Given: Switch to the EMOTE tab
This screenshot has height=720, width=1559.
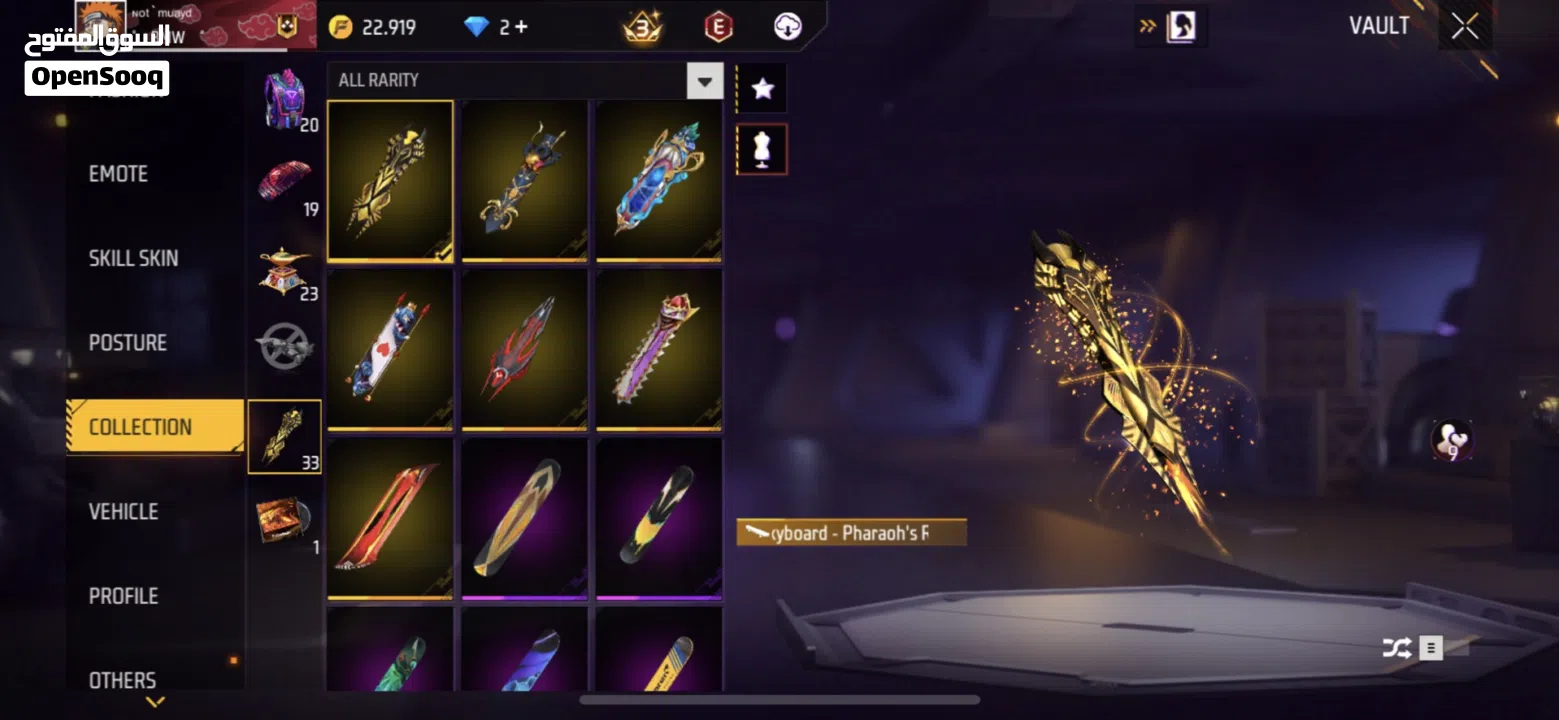Looking at the screenshot, I should [120, 173].
